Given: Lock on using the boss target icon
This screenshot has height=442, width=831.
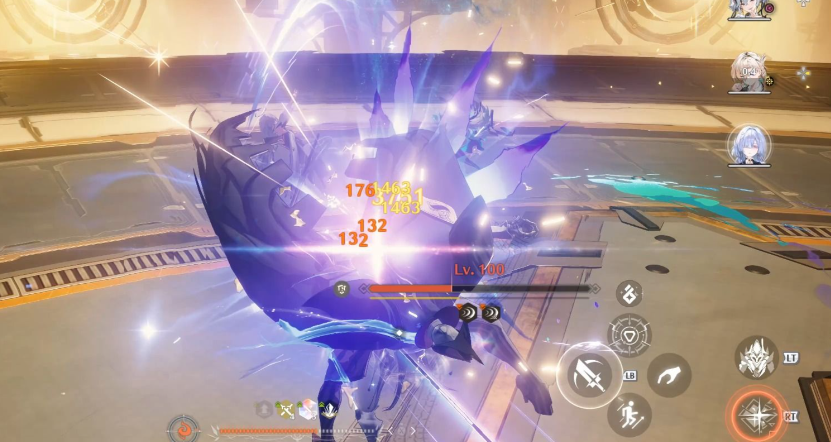Looking at the screenshot, I should tap(342, 289).
